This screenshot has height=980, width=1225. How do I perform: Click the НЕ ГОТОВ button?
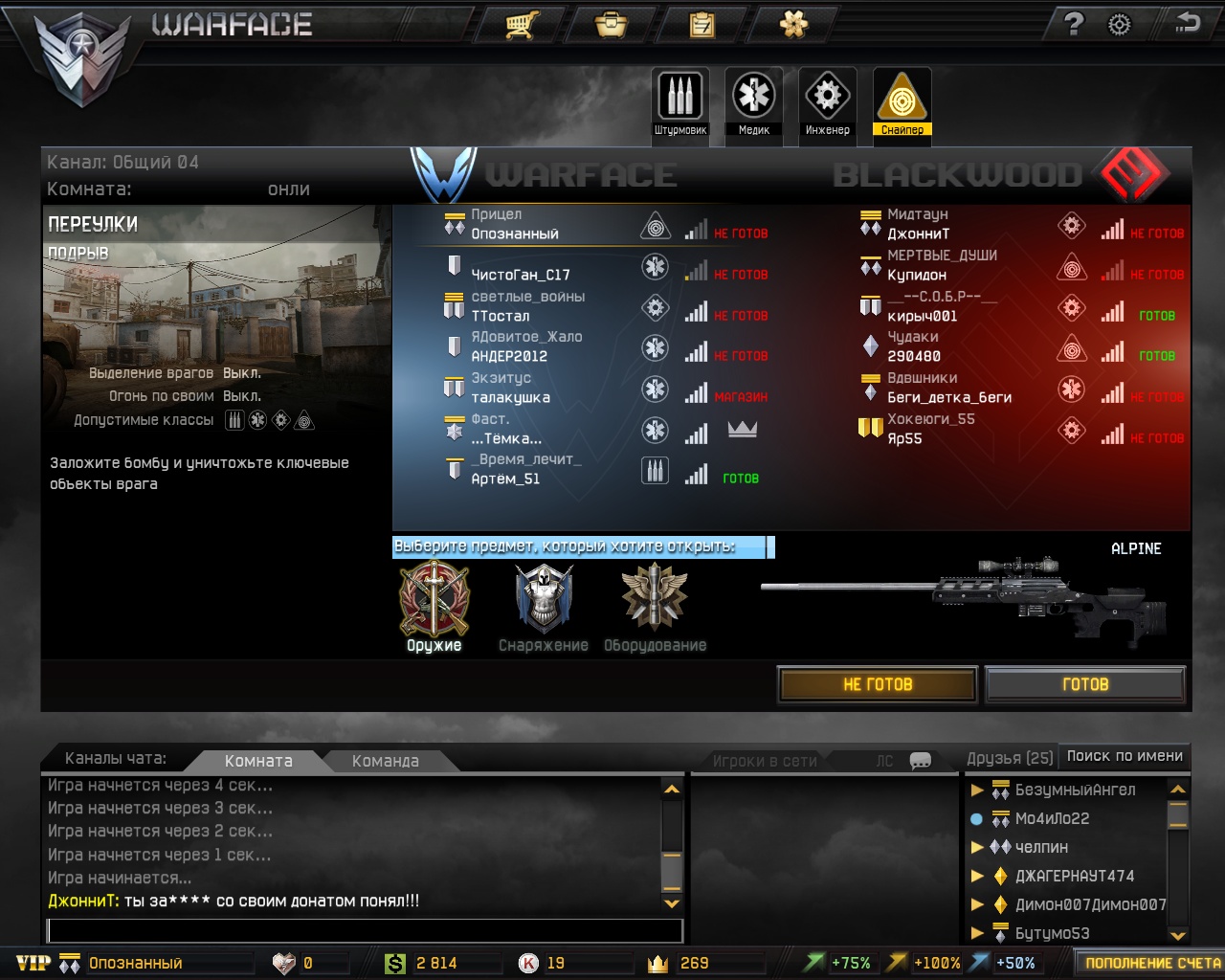pyautogui.click(x=878, y=684)
